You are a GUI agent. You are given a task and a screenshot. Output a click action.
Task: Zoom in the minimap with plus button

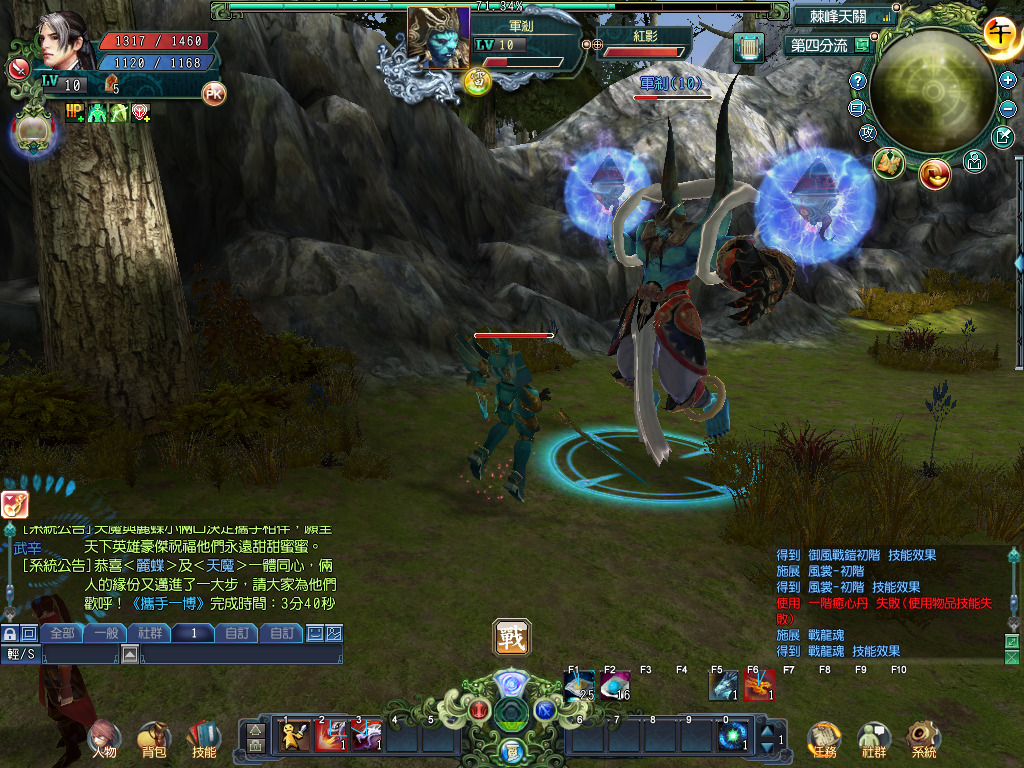pyautogui.click(x=1007, y=80)
